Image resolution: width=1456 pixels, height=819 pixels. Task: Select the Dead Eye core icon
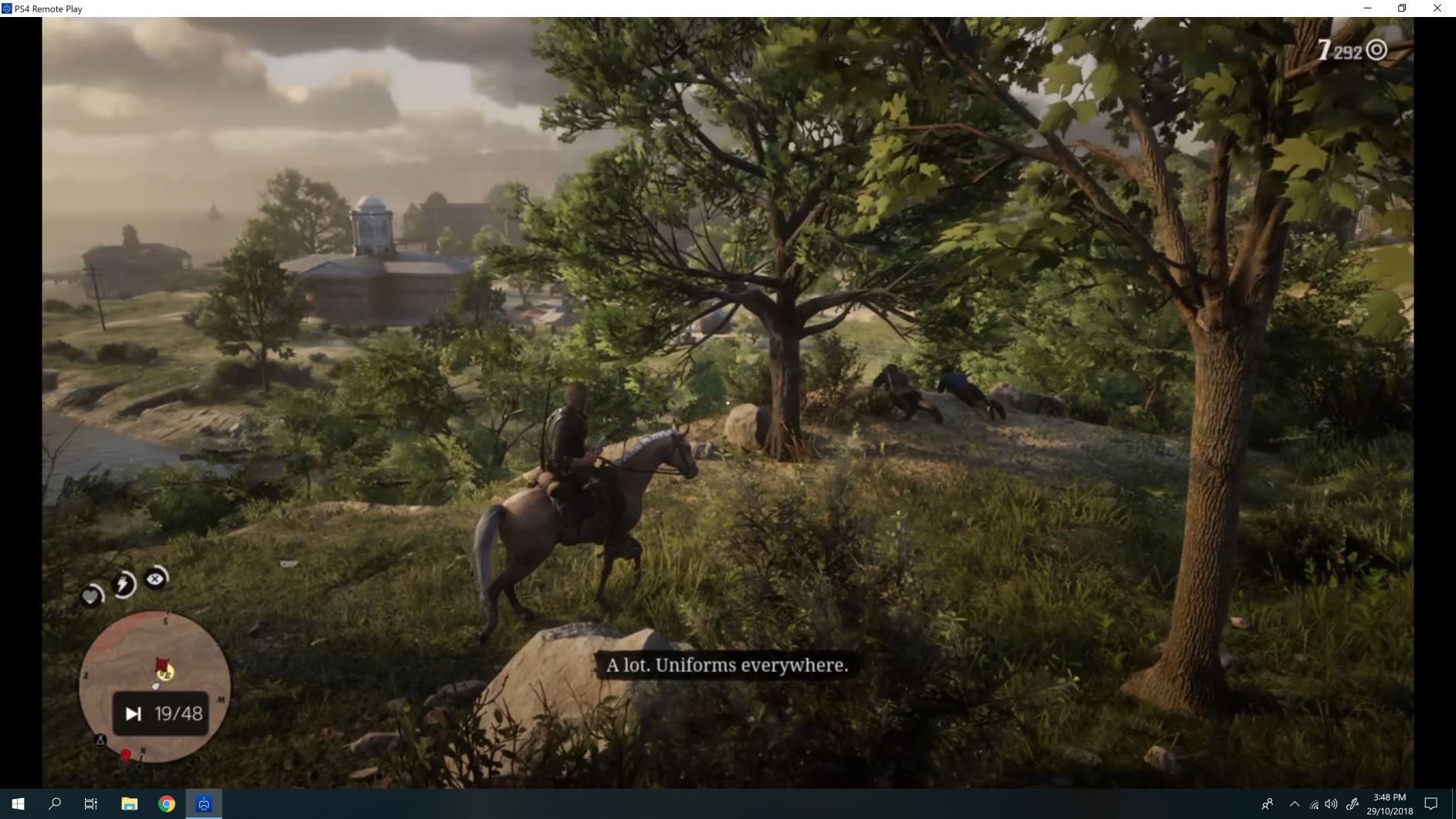point(154,579)
